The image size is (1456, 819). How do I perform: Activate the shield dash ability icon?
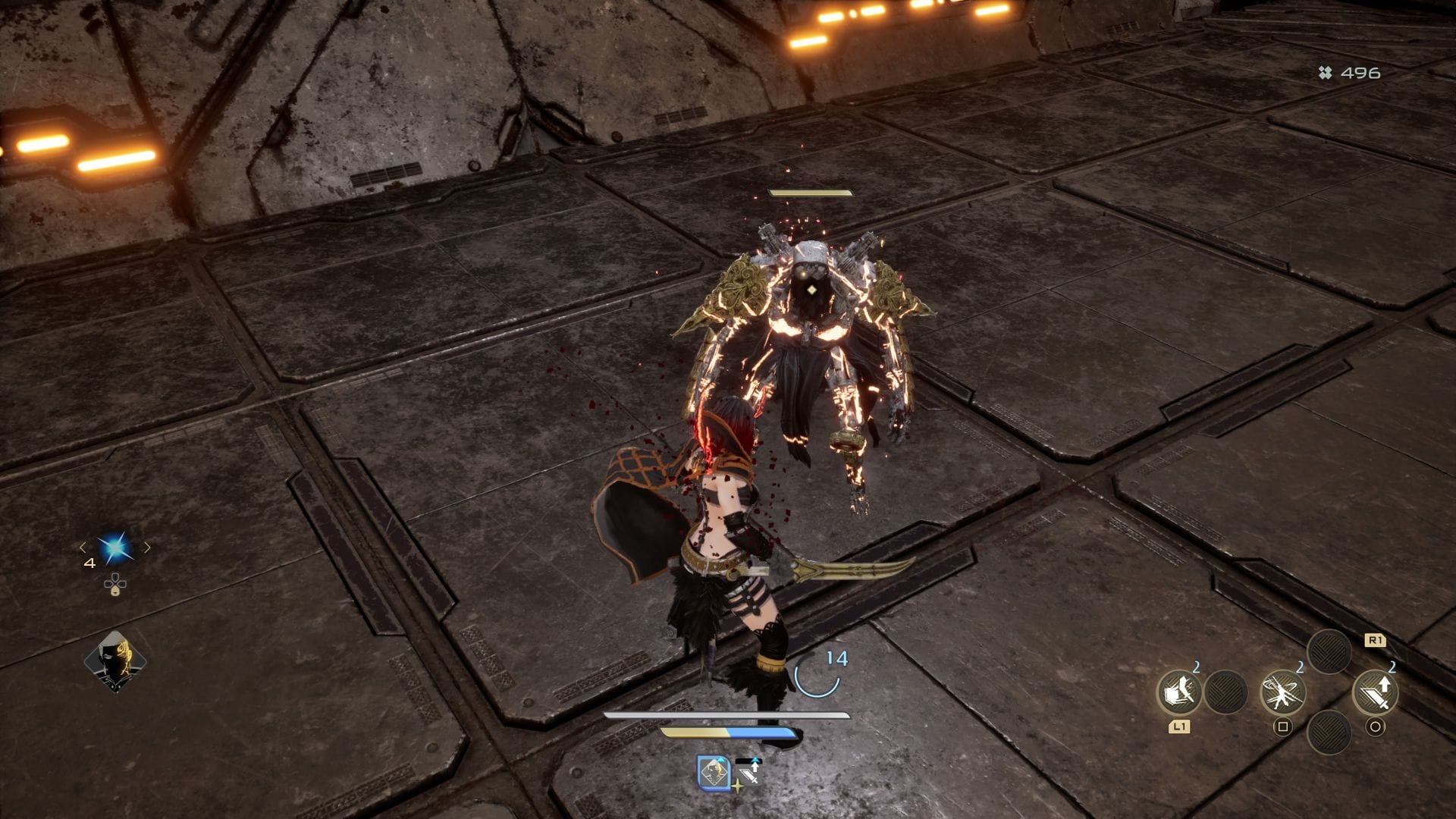[1178, 692]
